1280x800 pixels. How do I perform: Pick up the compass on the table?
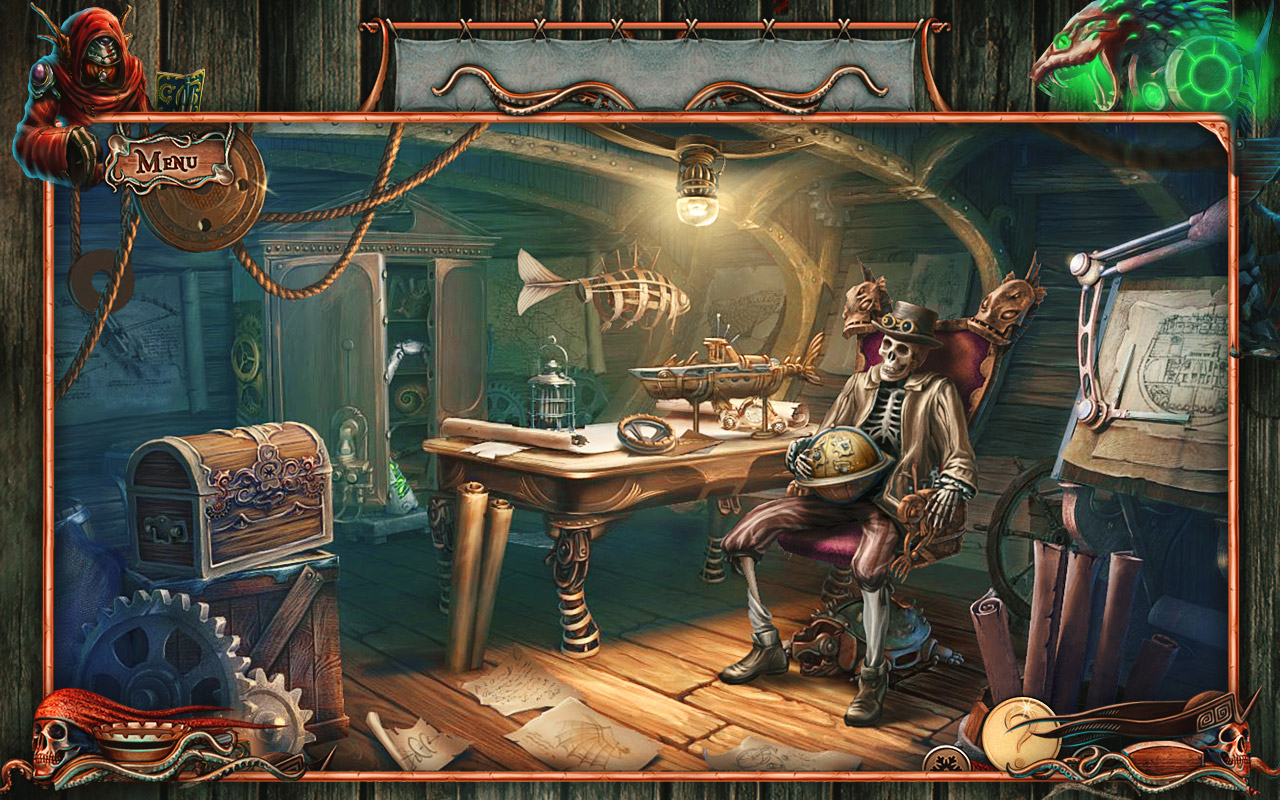click(644, 432)
